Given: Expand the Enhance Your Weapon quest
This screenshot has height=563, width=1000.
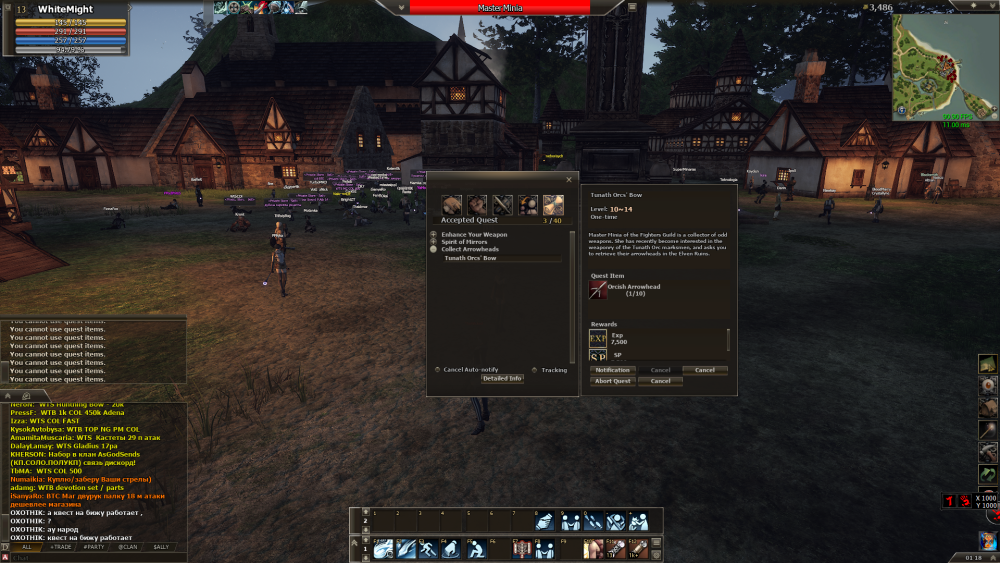Looking at the screenshot, I should pyautogui.click(x=433, y=234).
